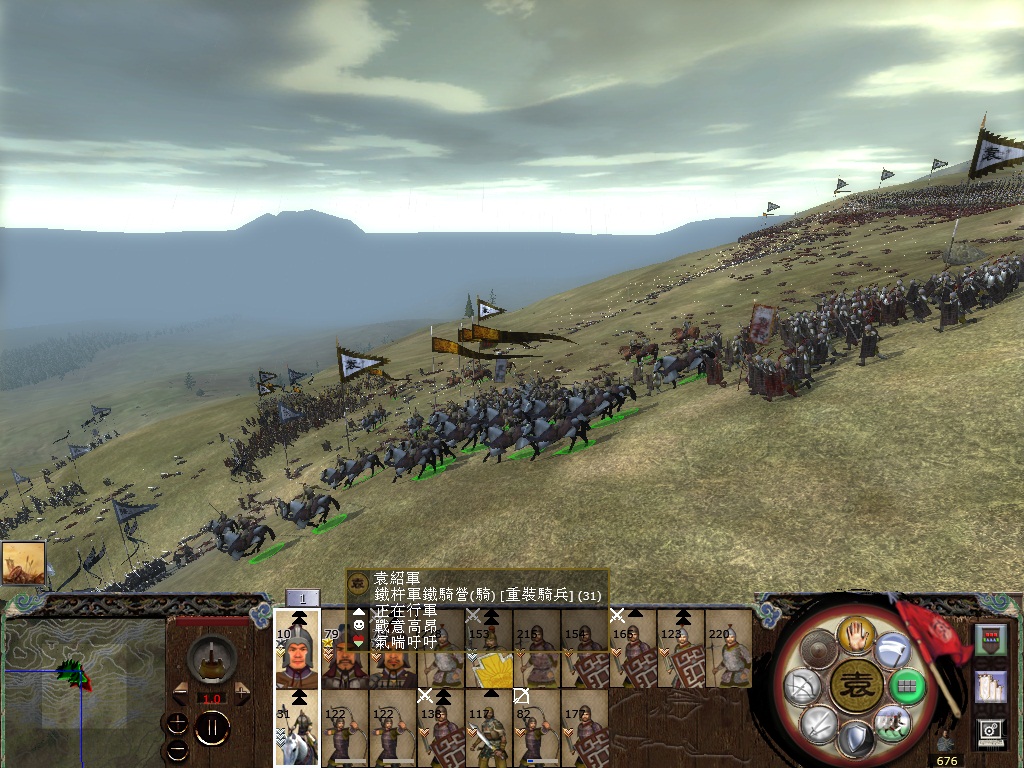The image size is (1024, 768).
Task: Zoom in the minimap with plus button
Action: click(177, 723)
